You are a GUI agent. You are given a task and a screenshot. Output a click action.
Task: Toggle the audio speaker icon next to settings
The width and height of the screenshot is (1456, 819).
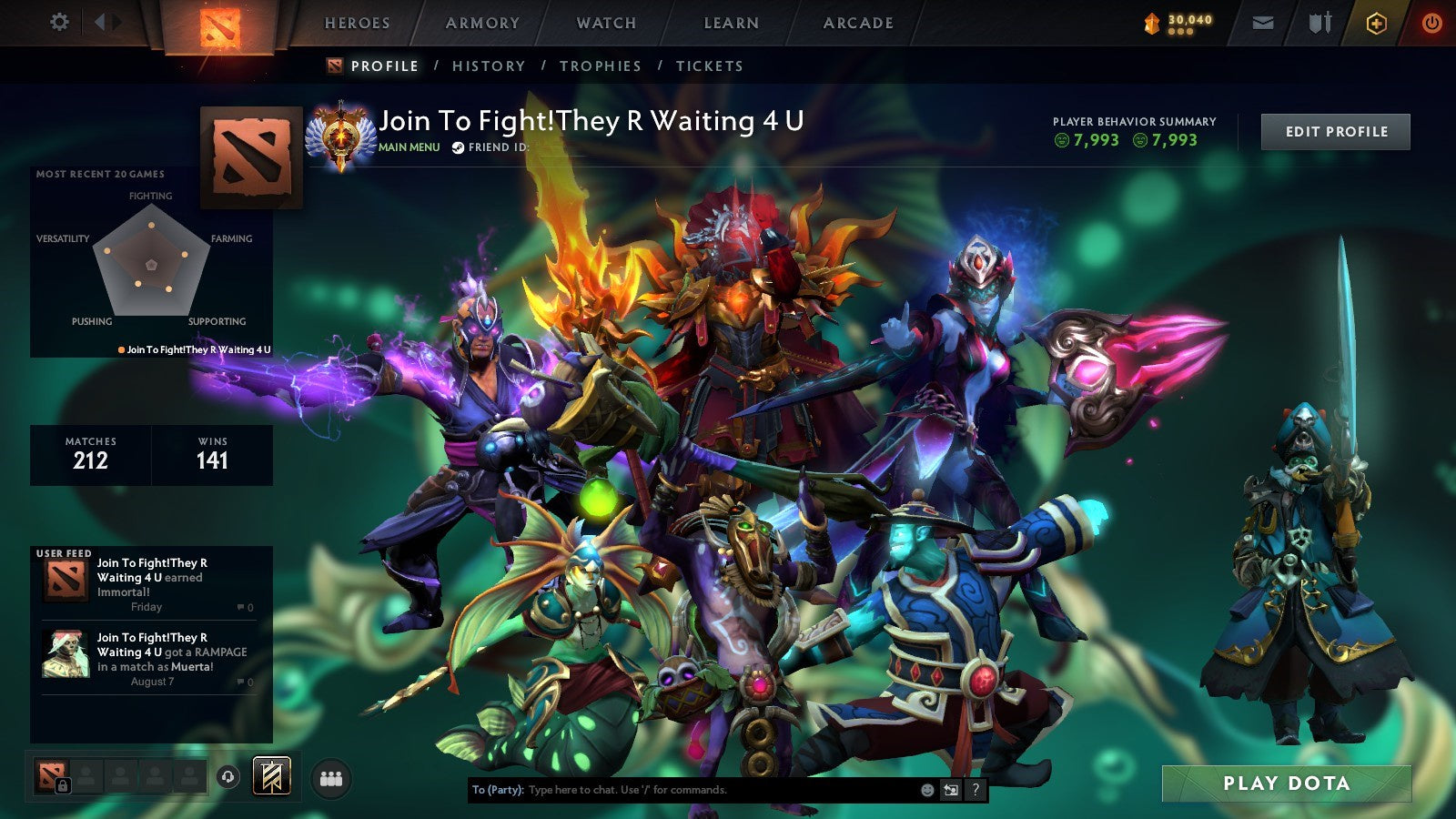[103, 22]
